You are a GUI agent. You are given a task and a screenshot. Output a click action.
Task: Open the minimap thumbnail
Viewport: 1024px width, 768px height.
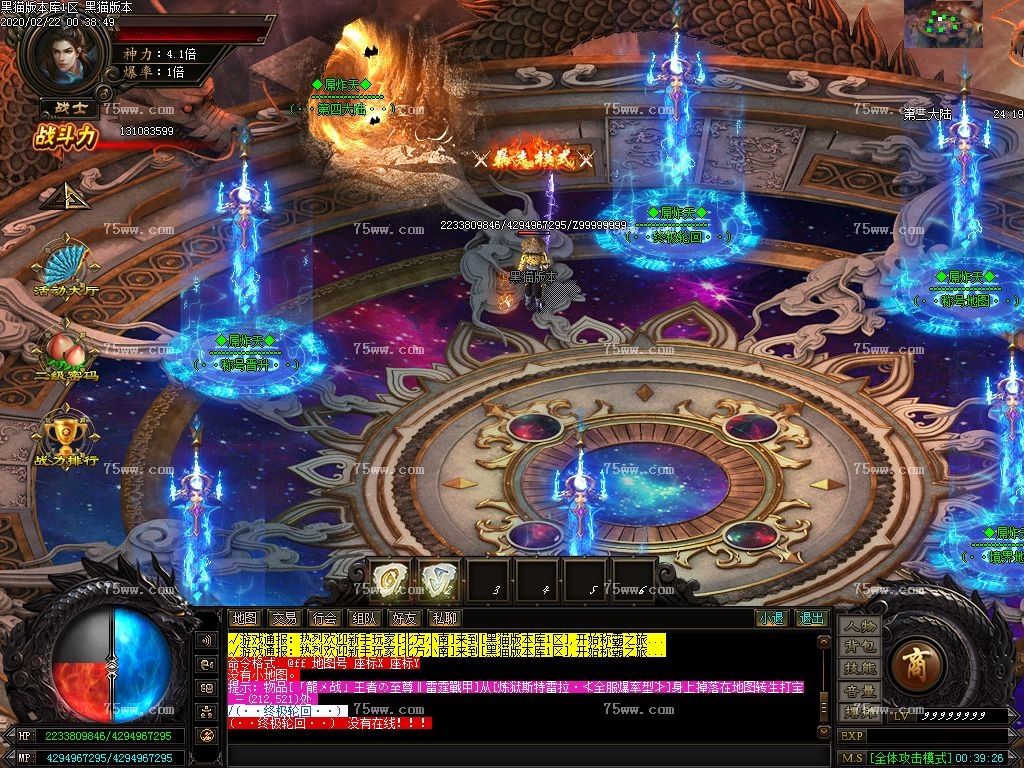(x=943, y=24)
